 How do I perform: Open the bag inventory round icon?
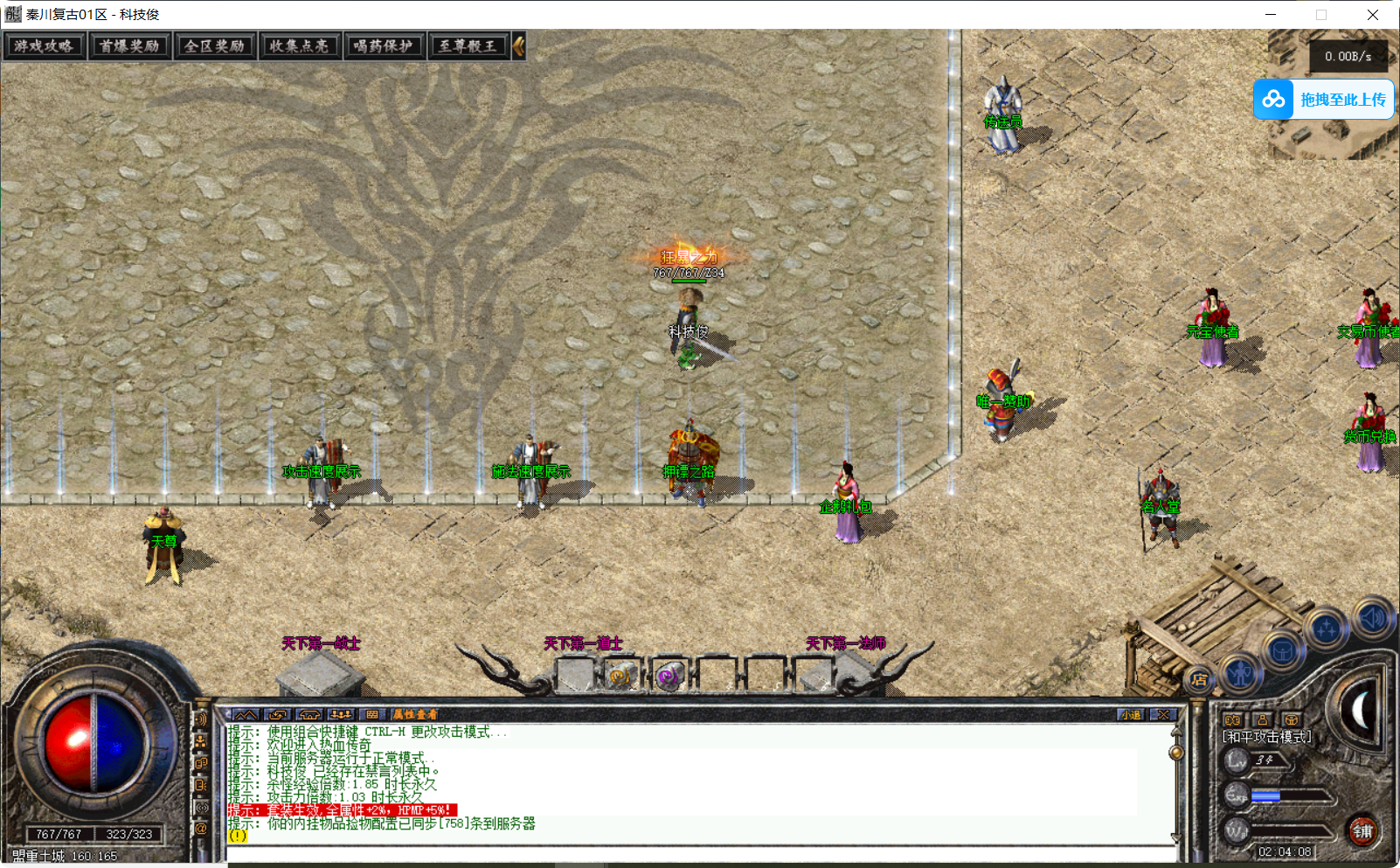pos(1282,651)
